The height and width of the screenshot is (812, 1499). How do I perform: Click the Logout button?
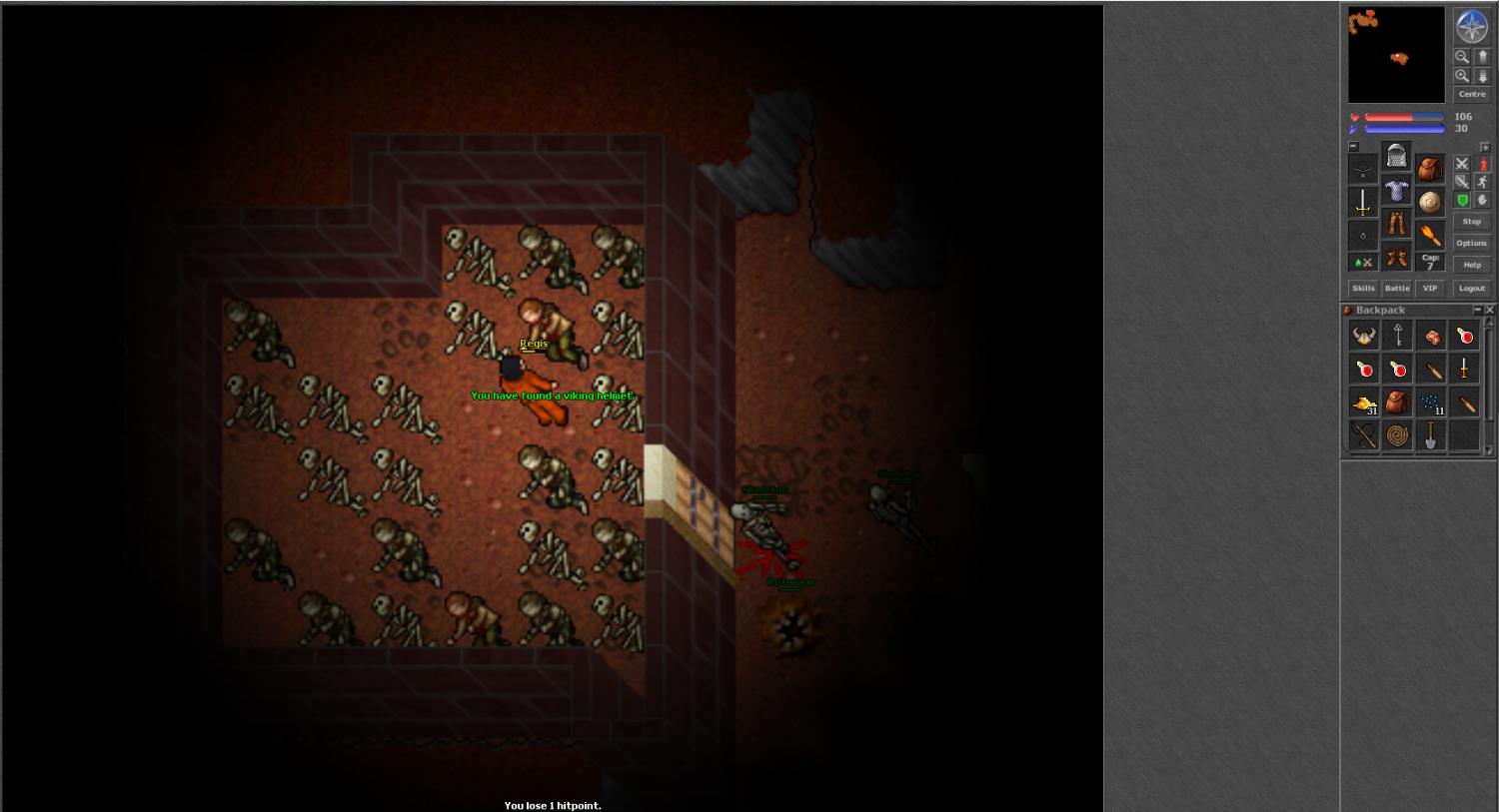click(1471, 289)
